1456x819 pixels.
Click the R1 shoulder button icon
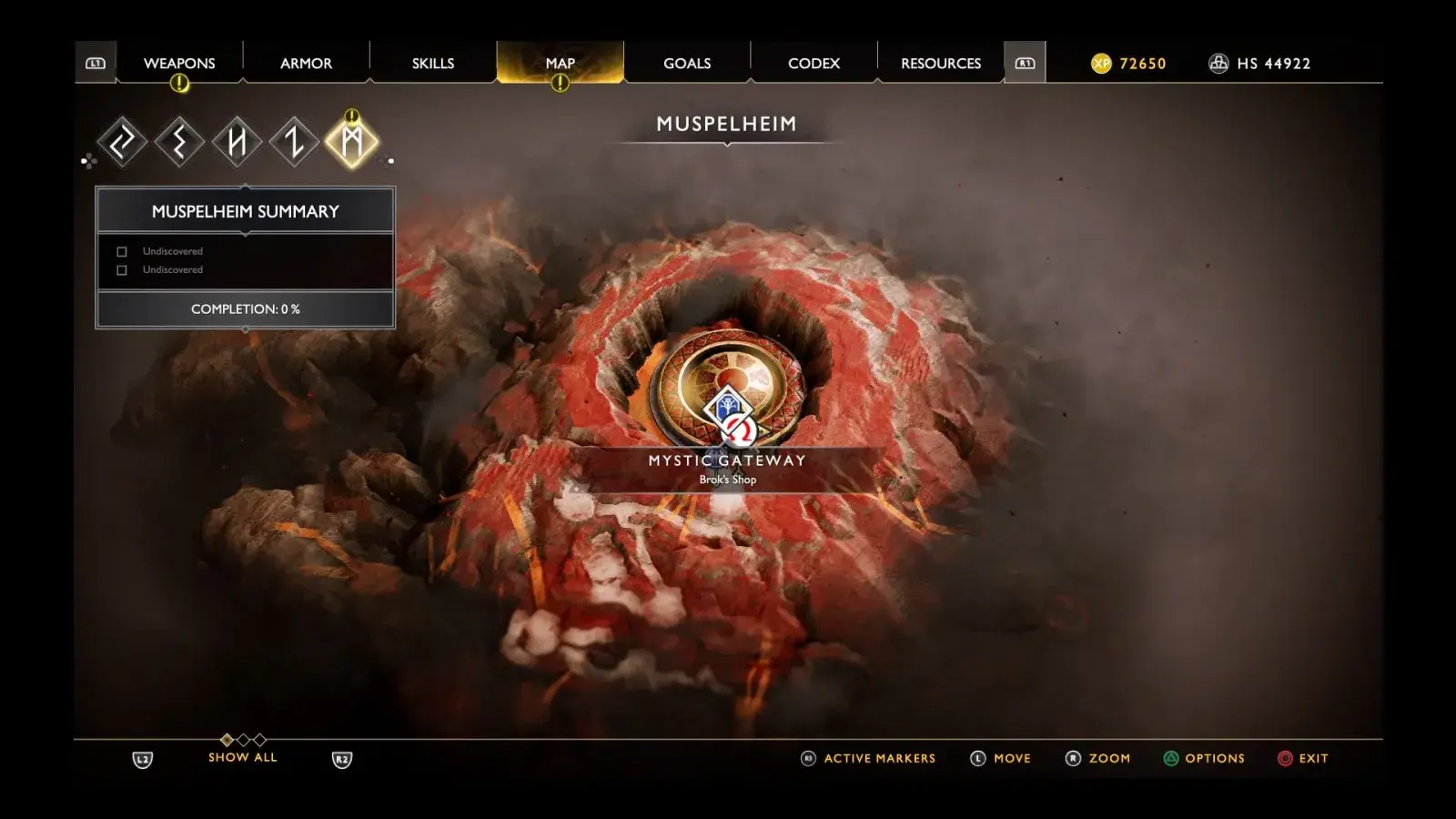1025,62
